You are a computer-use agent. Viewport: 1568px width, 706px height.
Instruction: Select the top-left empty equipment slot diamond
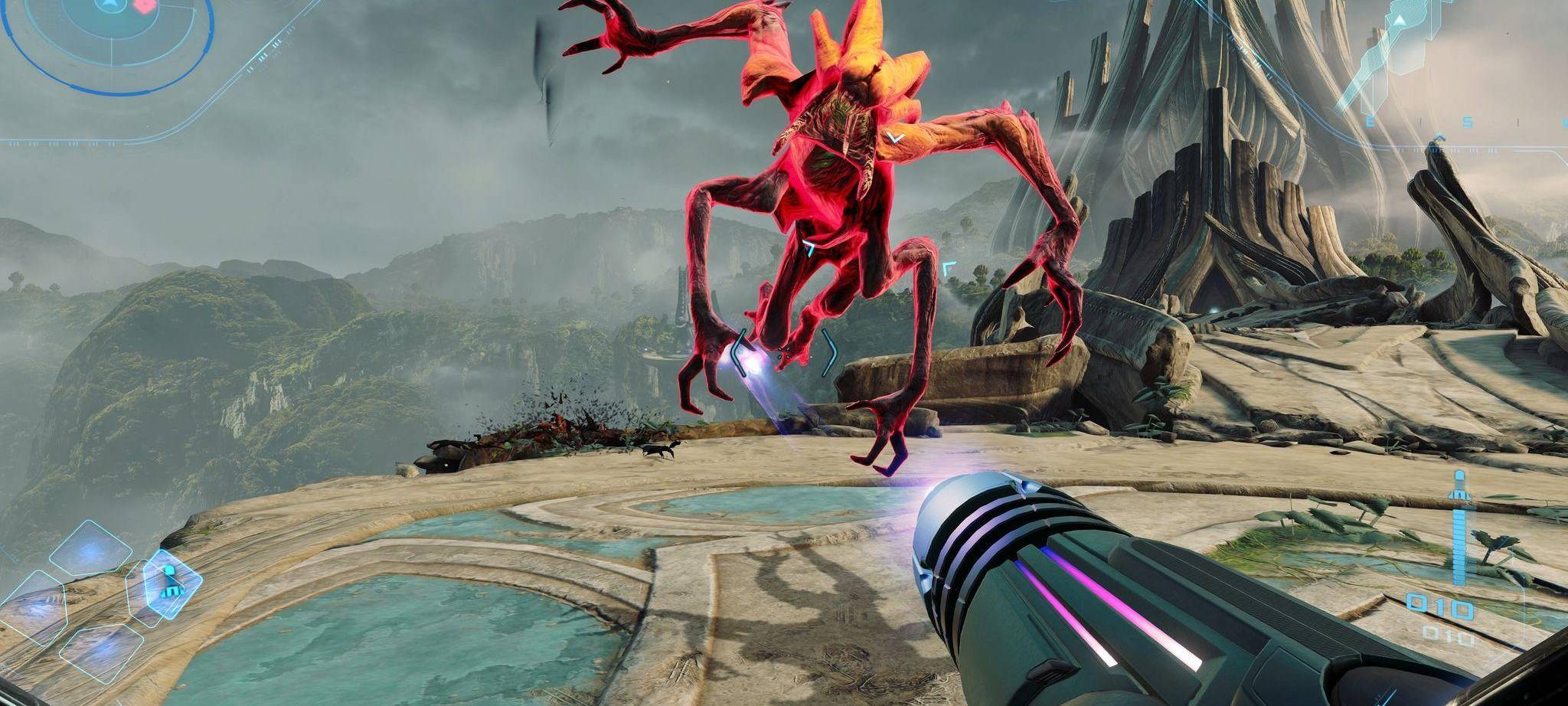[89, 550]
